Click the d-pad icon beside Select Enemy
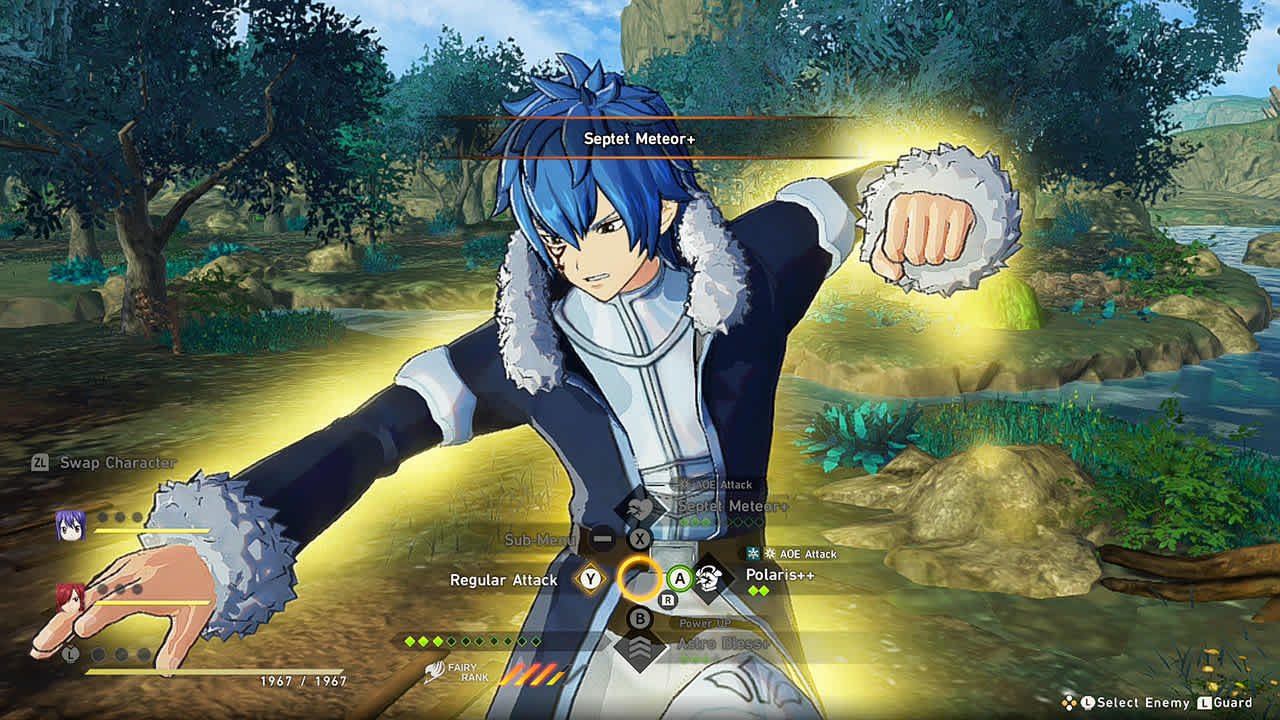The image size is (1280, 720). click(x=1069, y=701)
